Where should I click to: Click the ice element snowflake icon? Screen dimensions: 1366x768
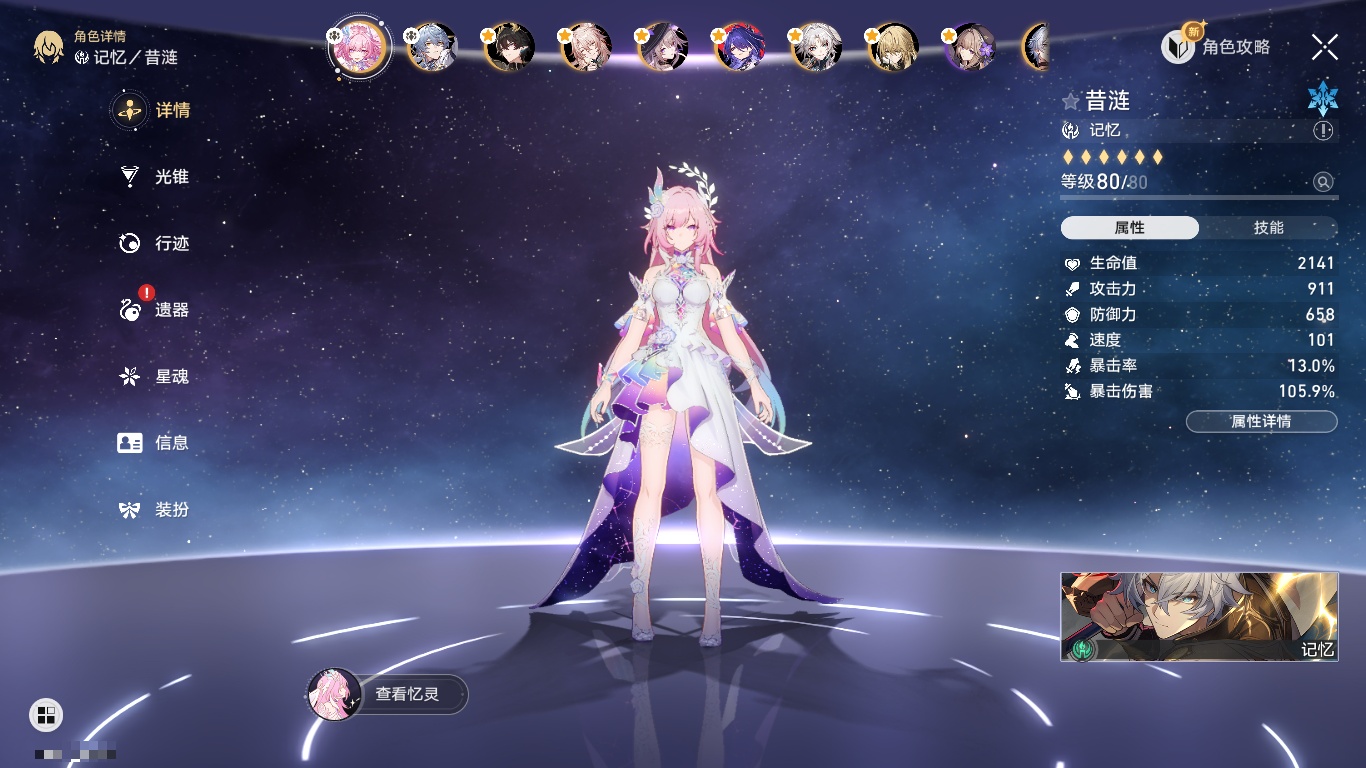pyautogui.click(x=1322, y=98)
